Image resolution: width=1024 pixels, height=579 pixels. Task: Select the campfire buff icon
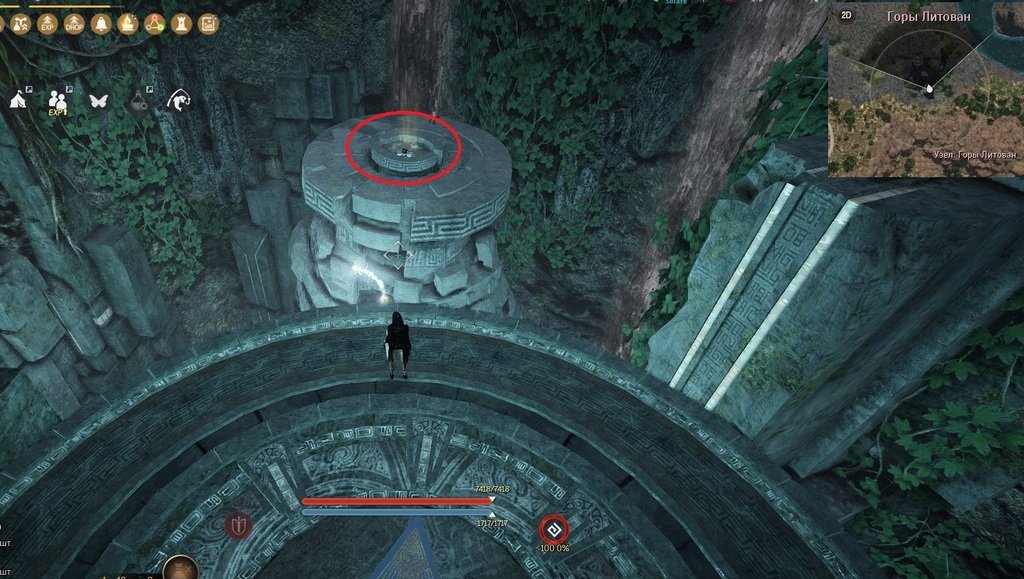click(128, 24)
